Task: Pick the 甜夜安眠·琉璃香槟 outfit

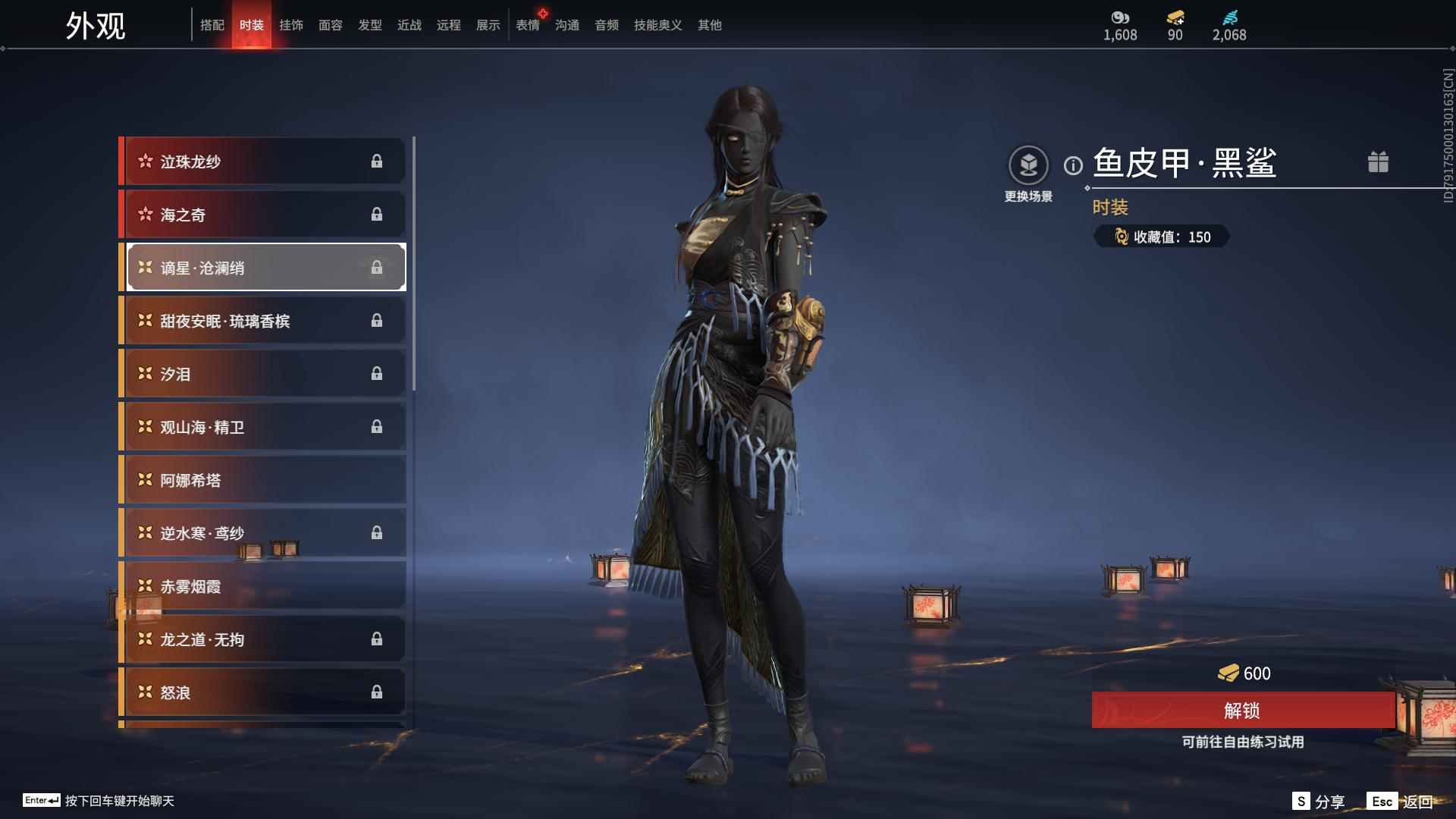Action: pos(263,321)
